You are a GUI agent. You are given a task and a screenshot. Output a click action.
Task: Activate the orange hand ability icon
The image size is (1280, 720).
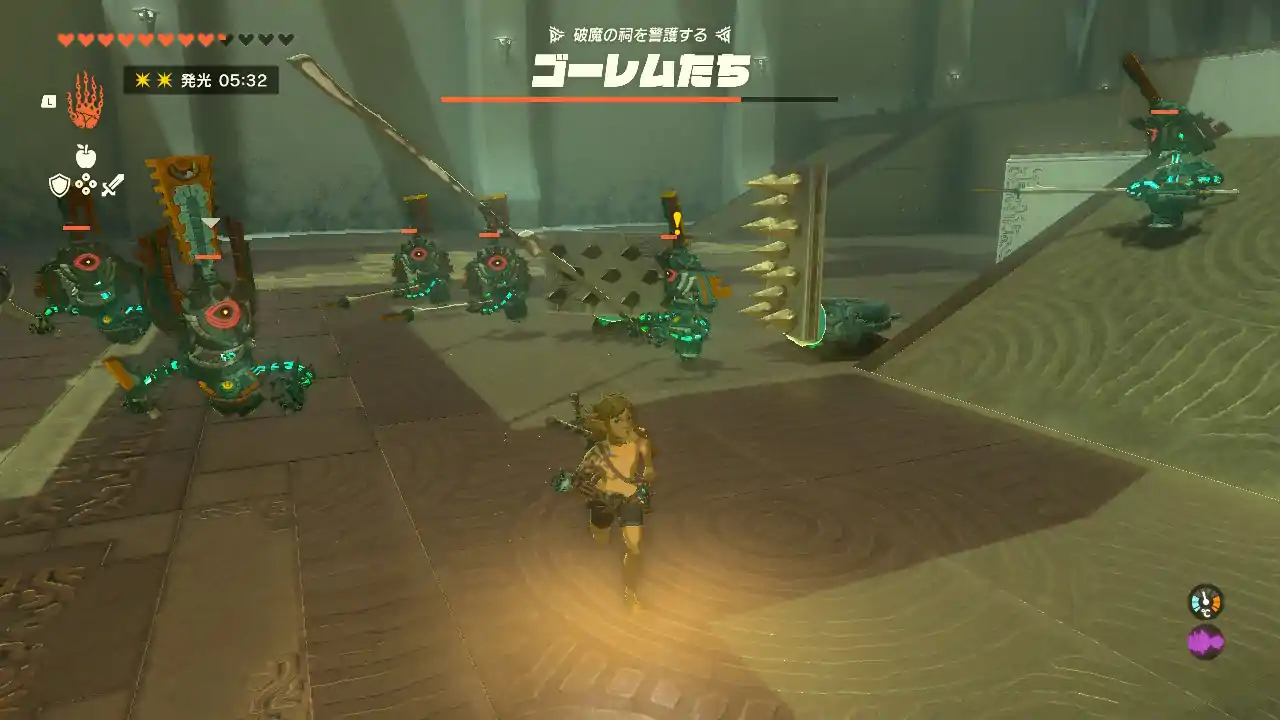click(86, 100)
